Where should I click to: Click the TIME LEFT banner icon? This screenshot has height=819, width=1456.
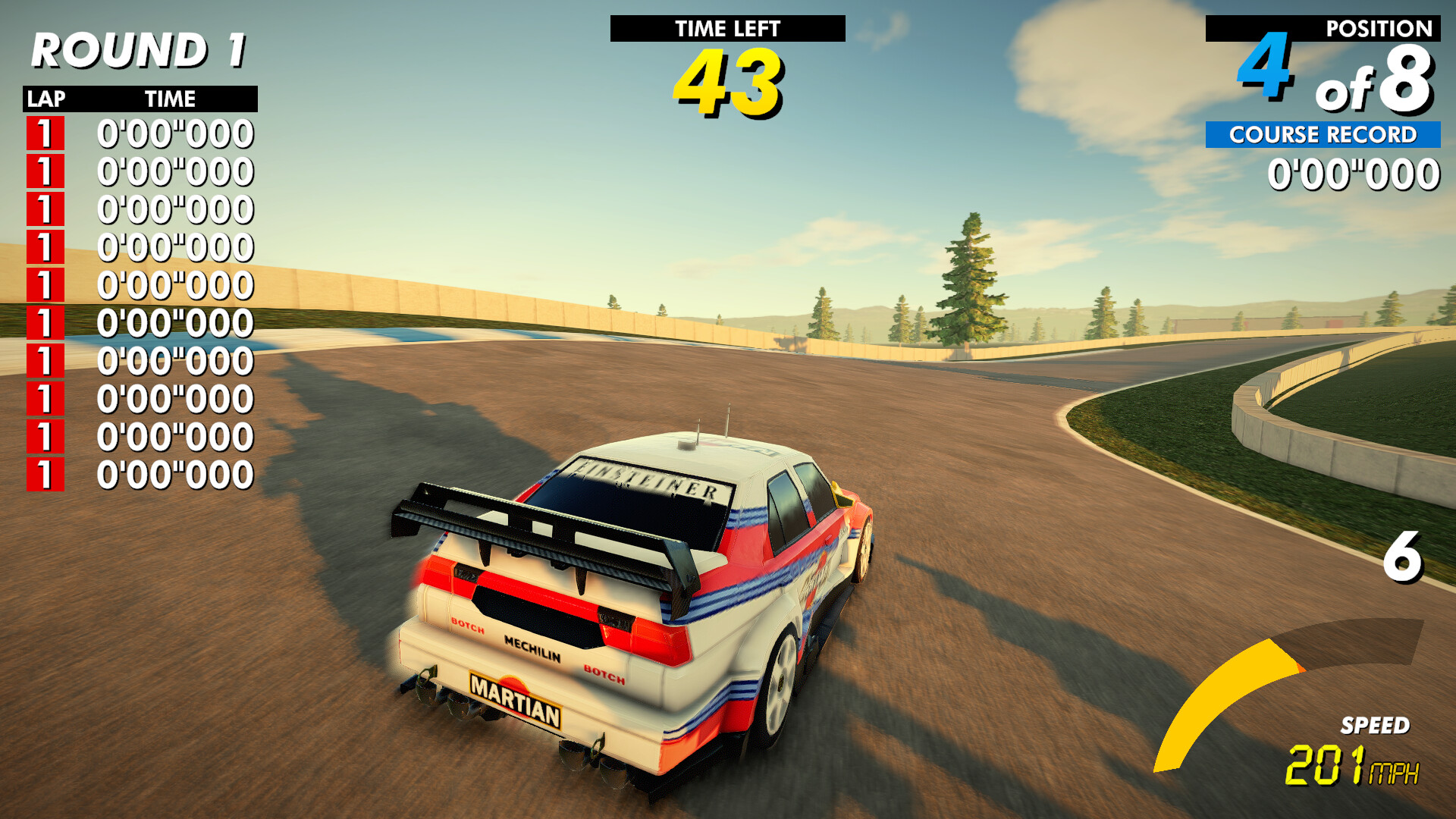[x=727, y=30]
